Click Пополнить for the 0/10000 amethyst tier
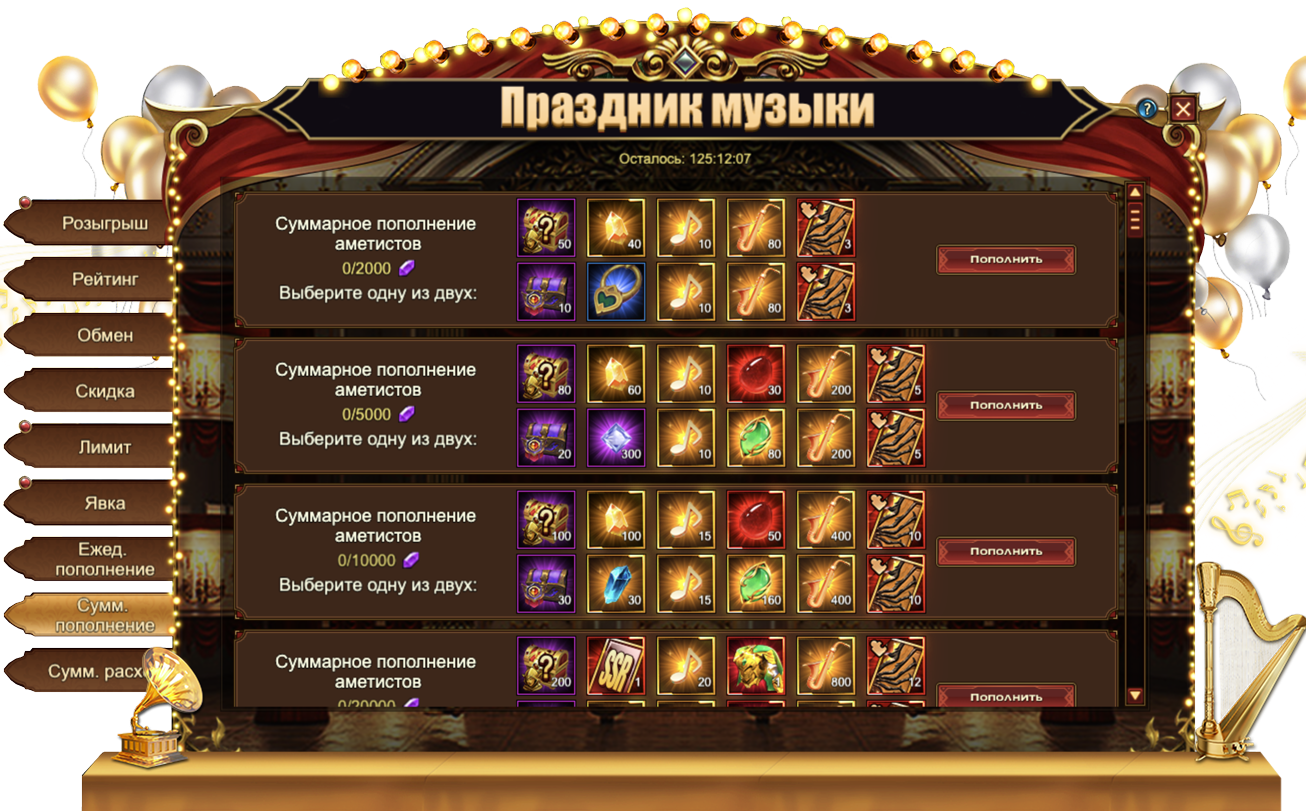 pyautogui.click(x=1005, y=552)
